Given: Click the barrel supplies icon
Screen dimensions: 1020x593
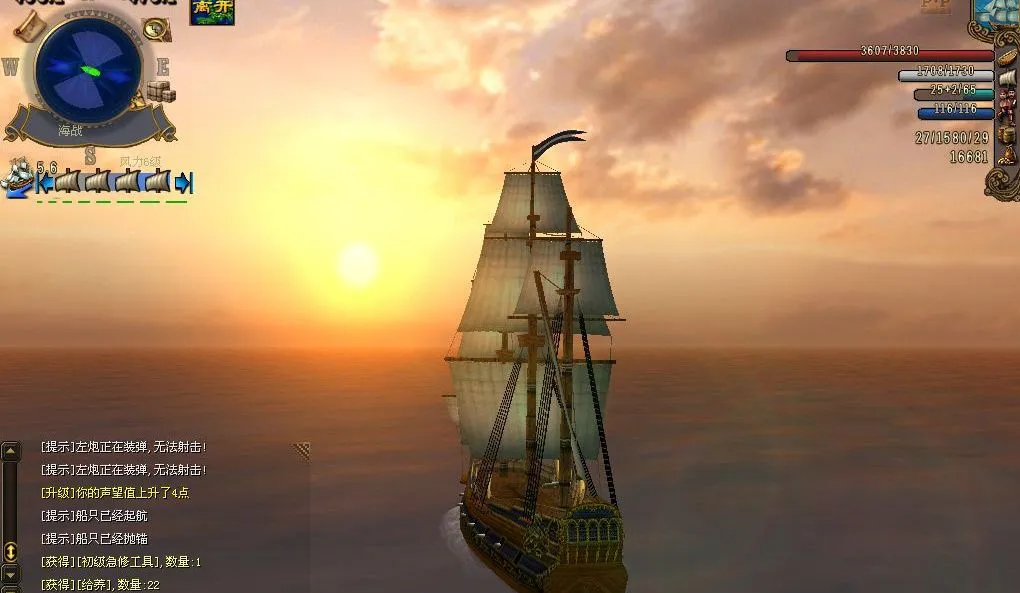Looking at the screenshot, I should 1006,134.
